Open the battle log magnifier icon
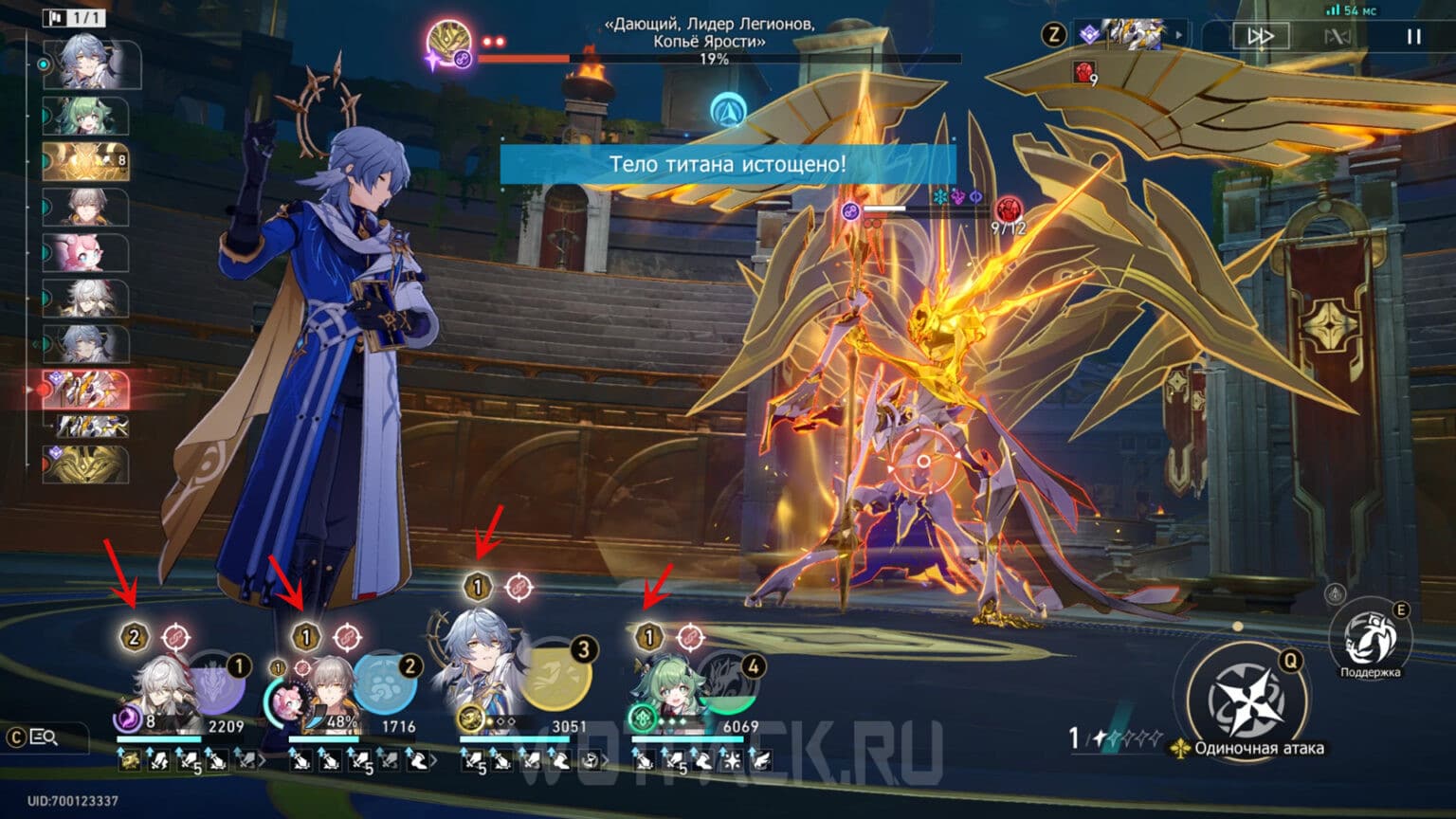The width and height of the screenshot is (1456, 819). [44, 737]
